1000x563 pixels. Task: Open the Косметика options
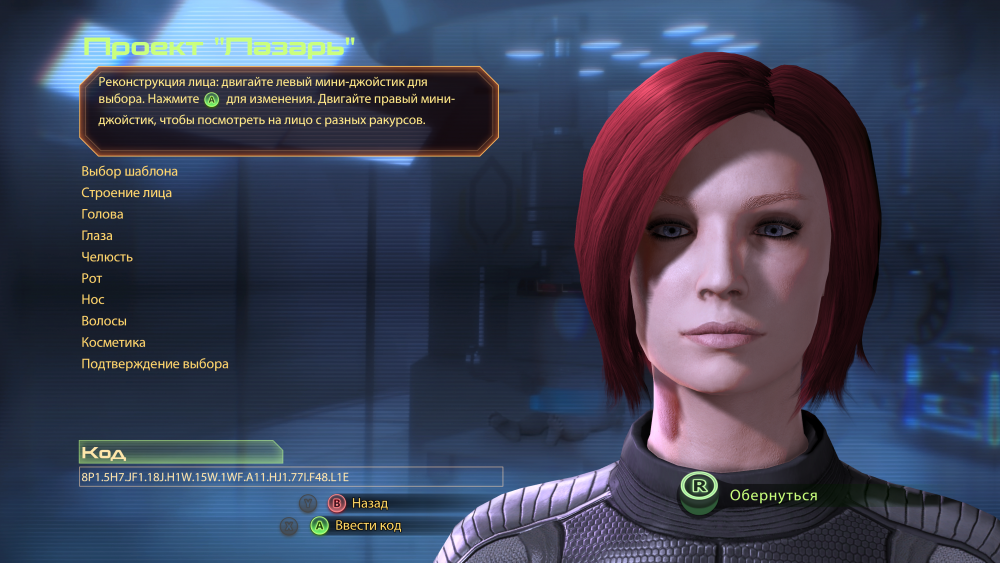[113, 342]
